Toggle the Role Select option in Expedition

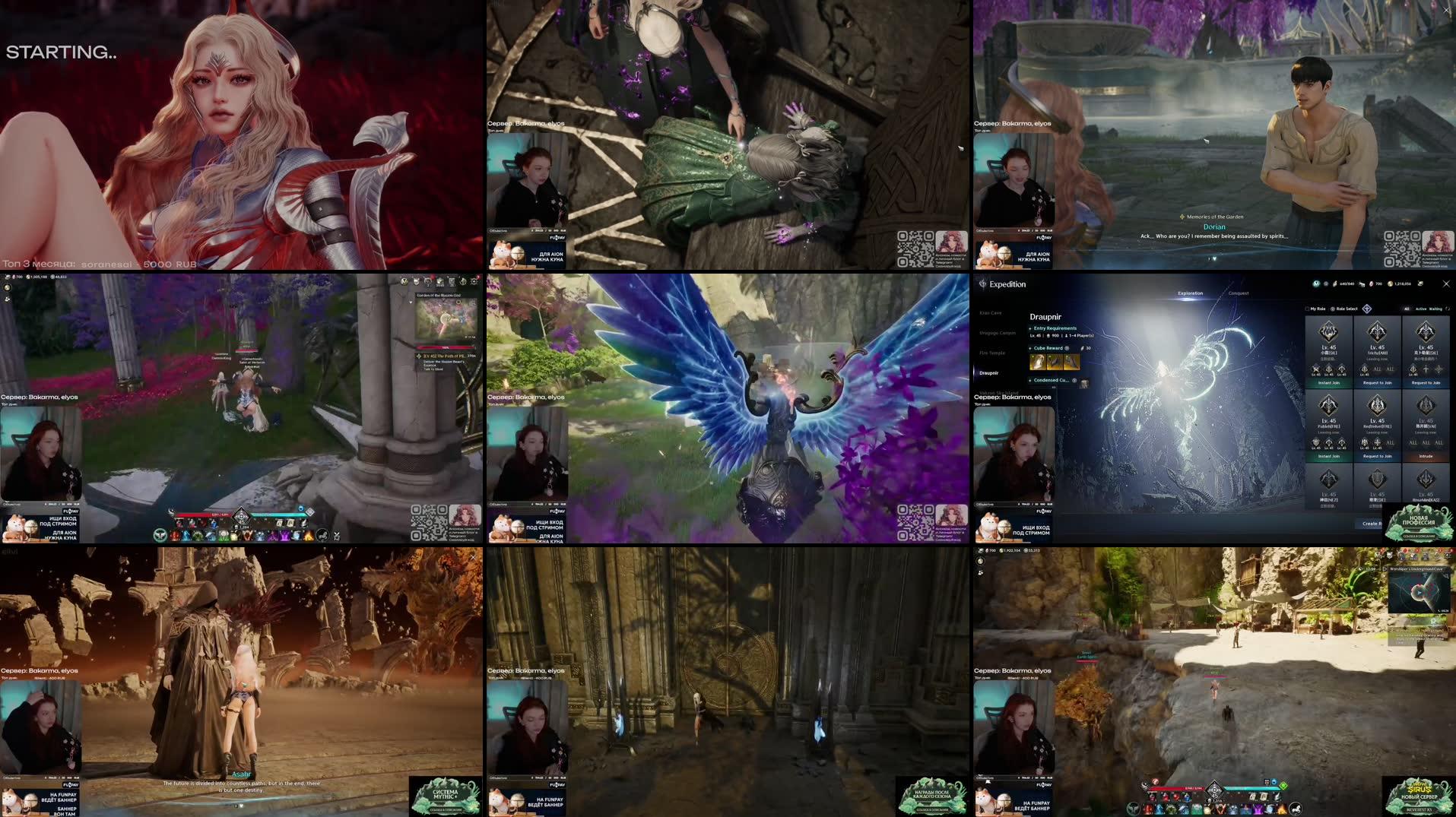[1334, 309]
